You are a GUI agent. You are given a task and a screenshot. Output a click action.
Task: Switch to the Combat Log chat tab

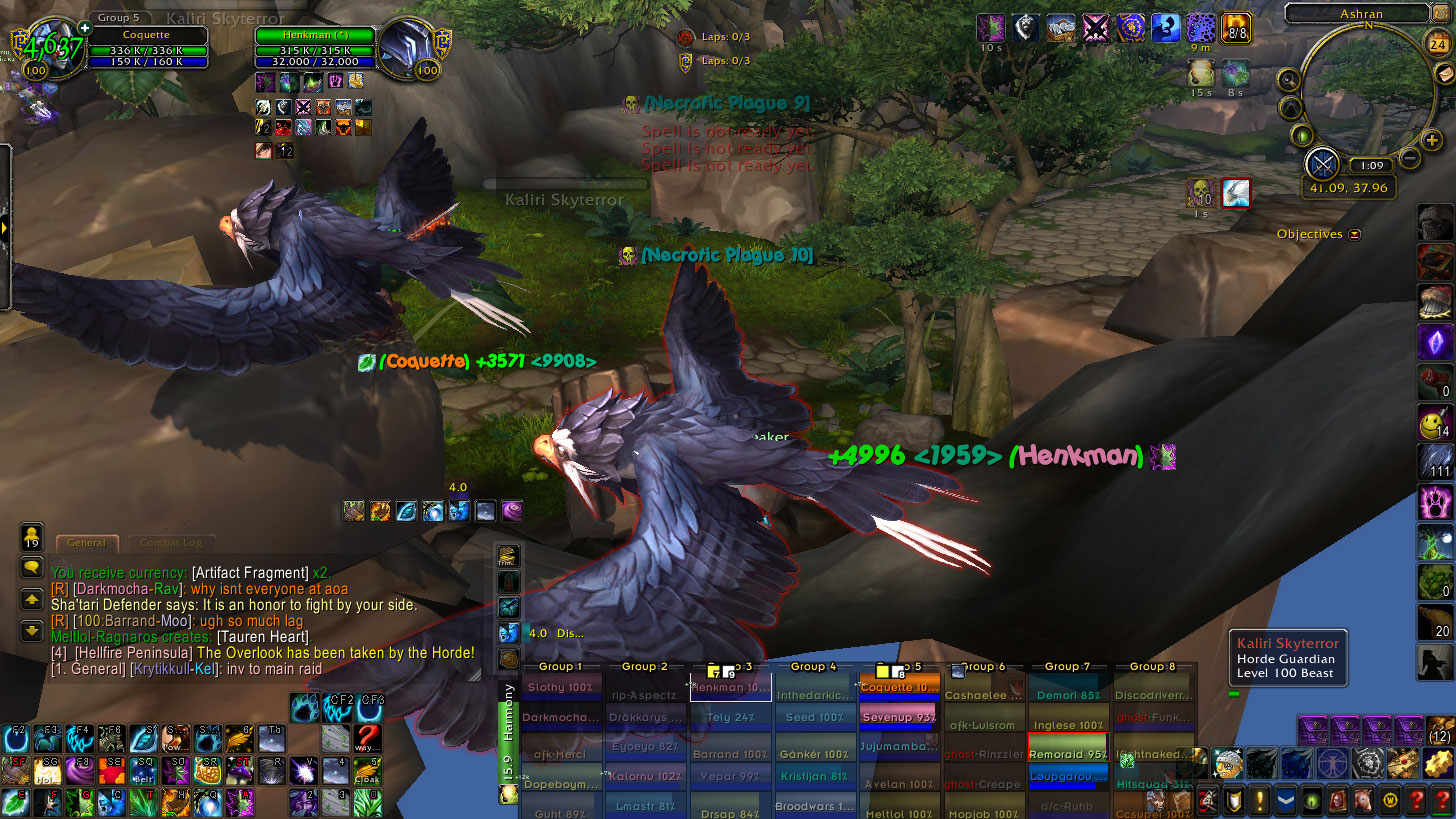pyautogui.click(x=170, y=543)
